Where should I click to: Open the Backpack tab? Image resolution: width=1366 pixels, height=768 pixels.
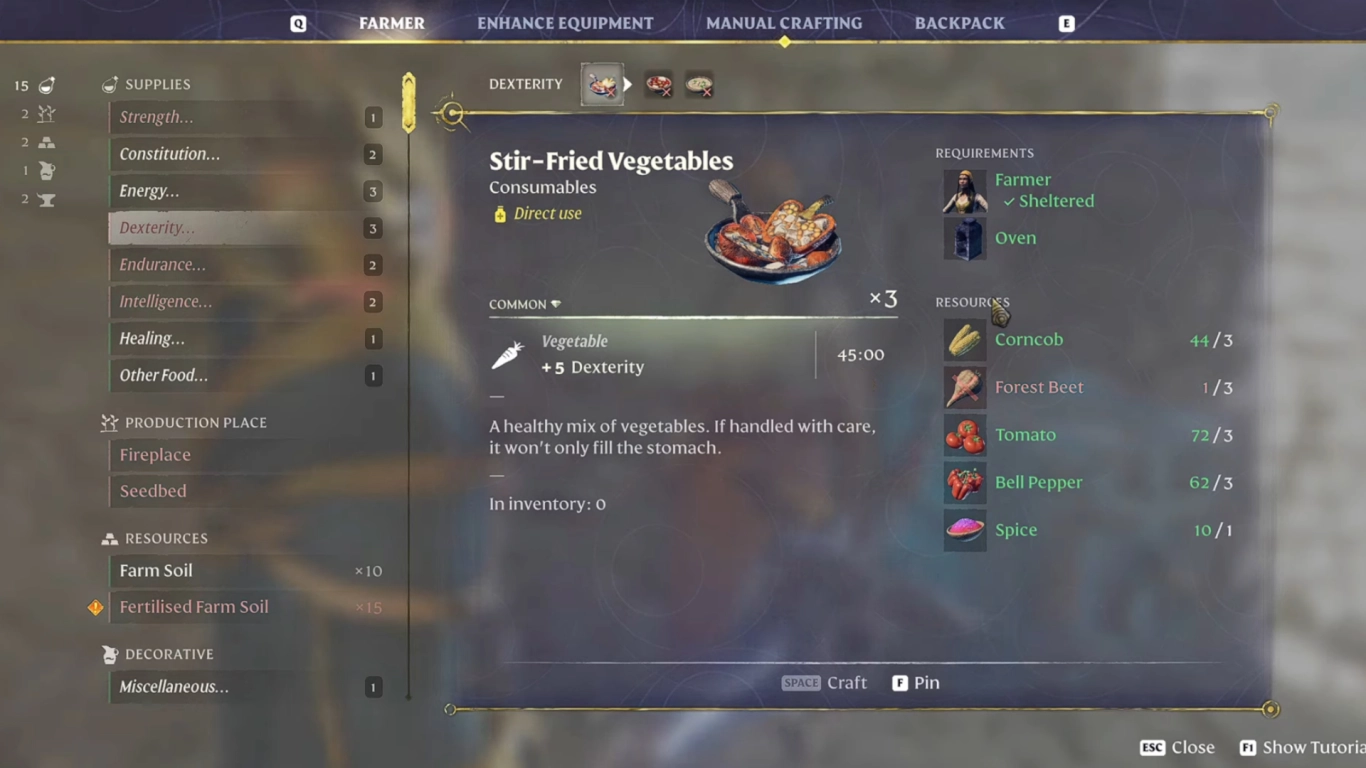(959, 22)
